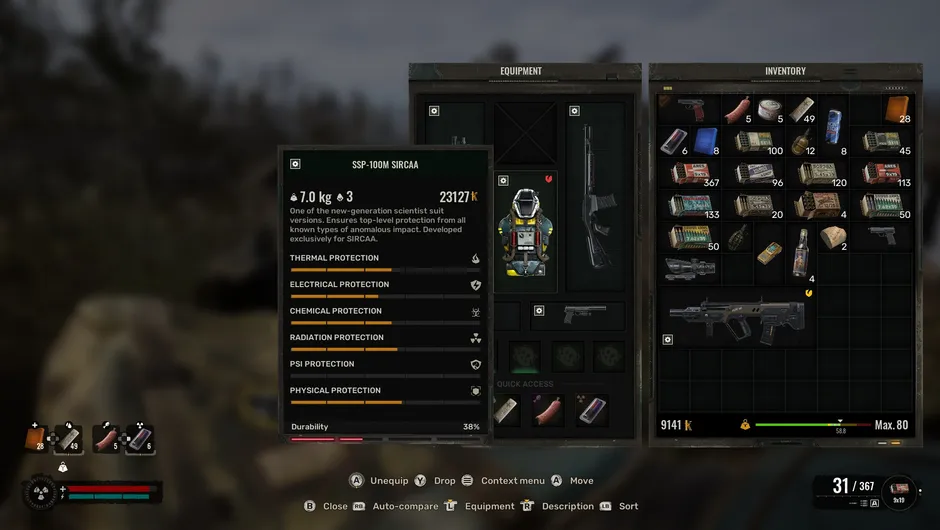
Task: Choose the vodka bottle stack in inventory
Action: coord(800,252)
